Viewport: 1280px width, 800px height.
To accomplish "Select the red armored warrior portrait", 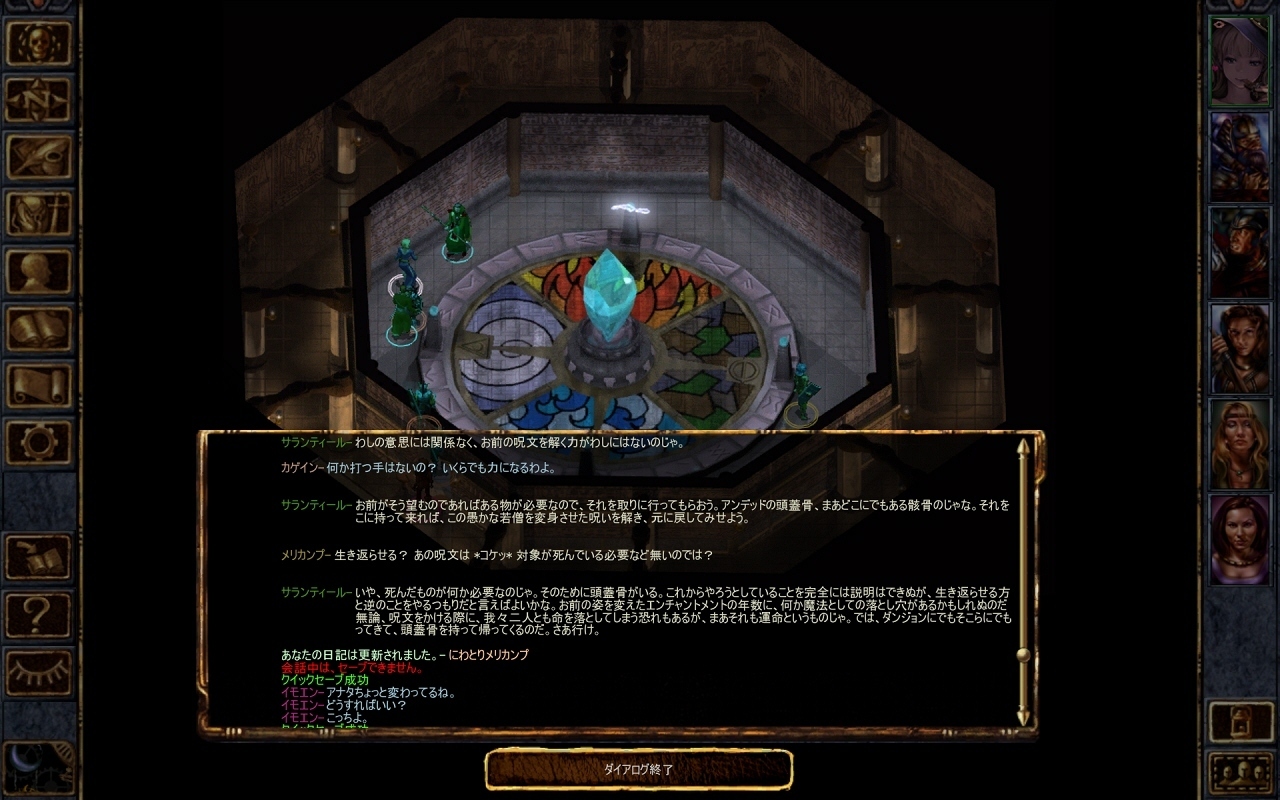I will [1240, 252].
